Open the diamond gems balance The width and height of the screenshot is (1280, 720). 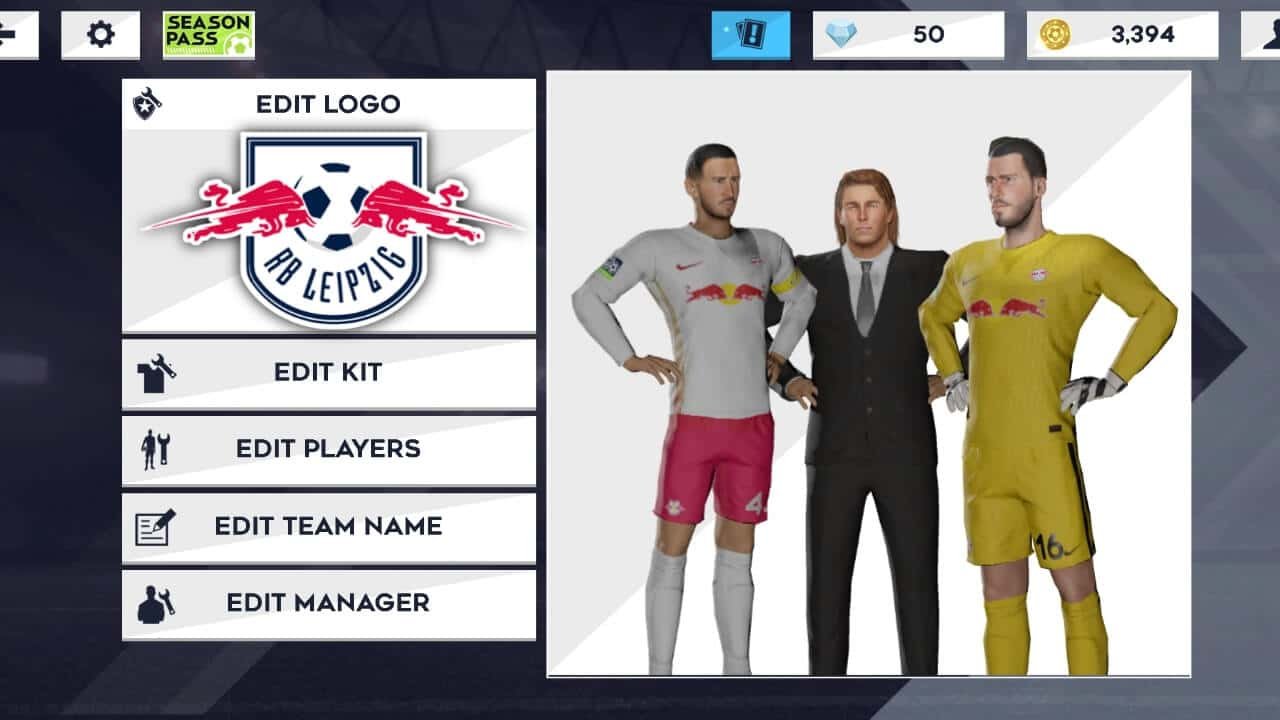(x=908, y=35)
